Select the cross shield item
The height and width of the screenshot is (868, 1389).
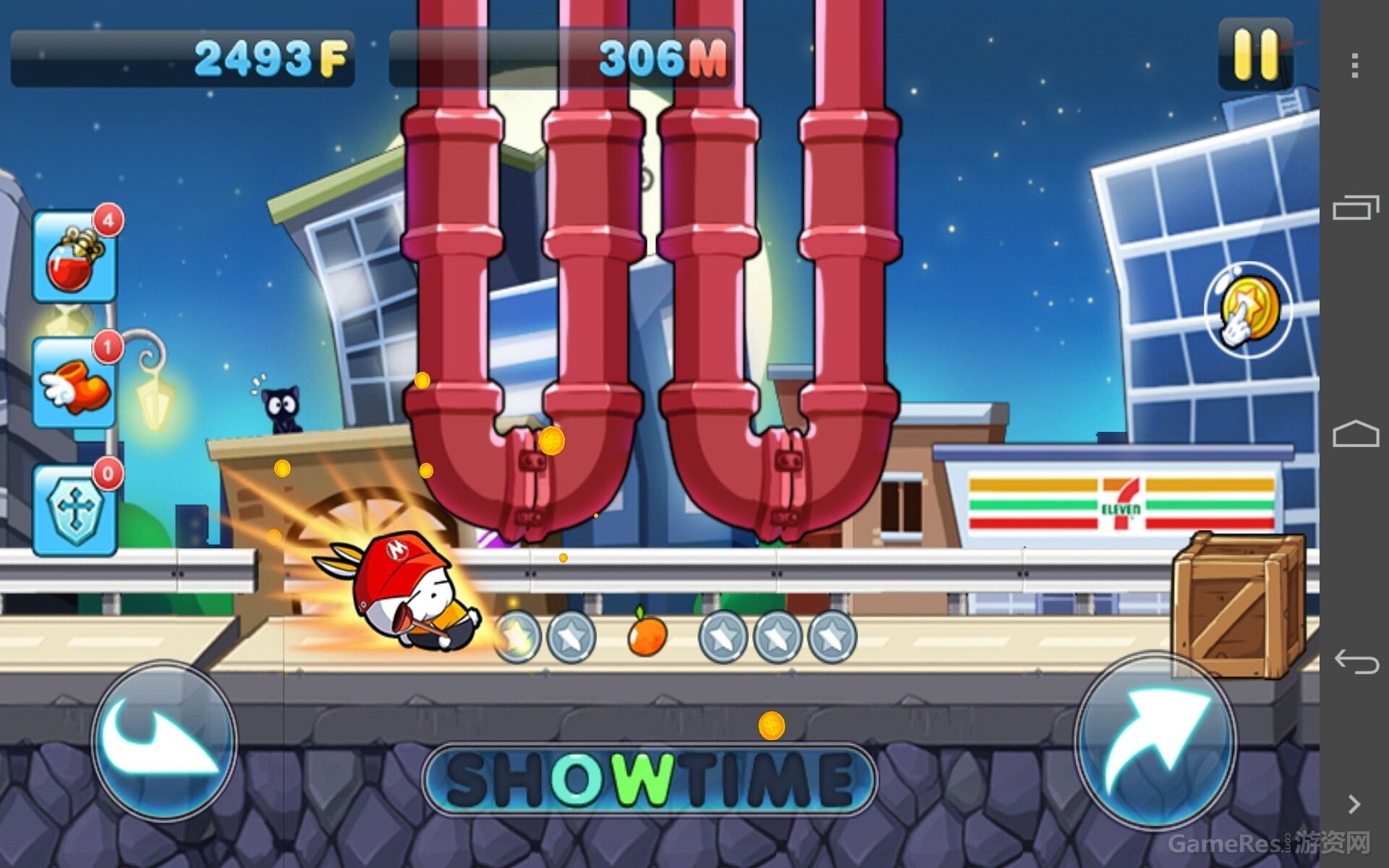pyautogui.click(x=75, y=510)
